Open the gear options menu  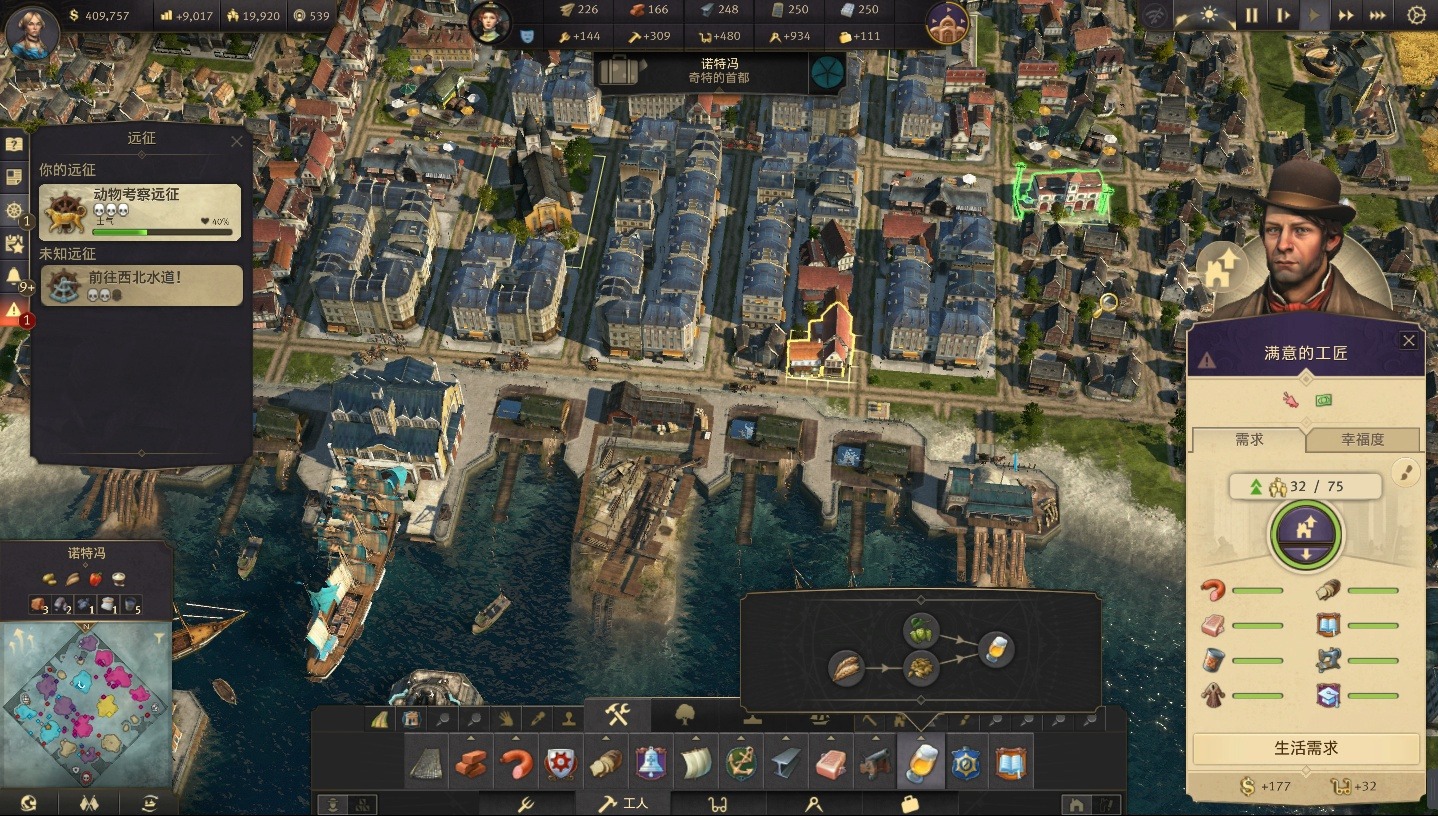coord(1416,15)
